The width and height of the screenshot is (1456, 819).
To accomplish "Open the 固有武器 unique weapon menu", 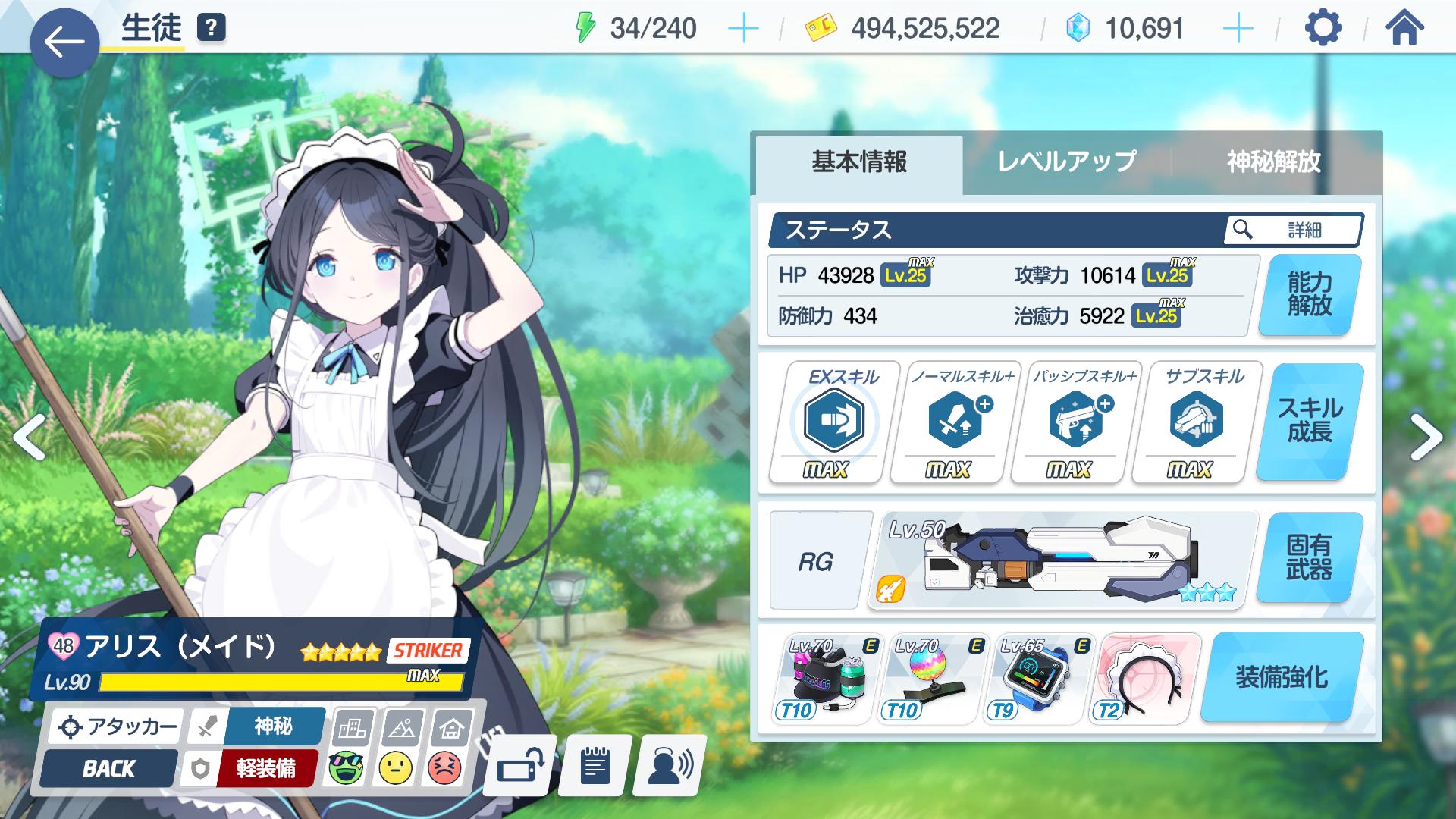I will (1310, 557).
